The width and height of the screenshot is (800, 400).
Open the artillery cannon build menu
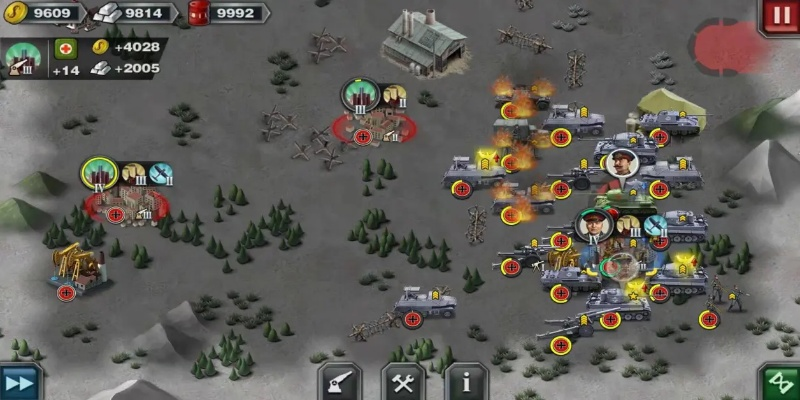coord(340,382)
